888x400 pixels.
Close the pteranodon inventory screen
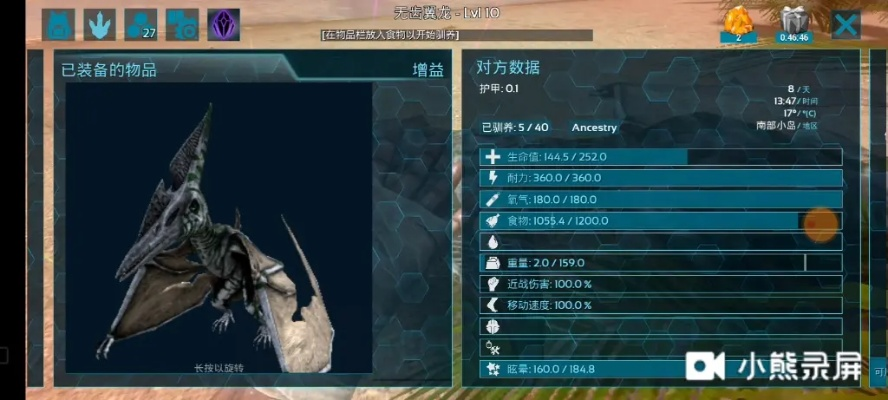point(846,25)
